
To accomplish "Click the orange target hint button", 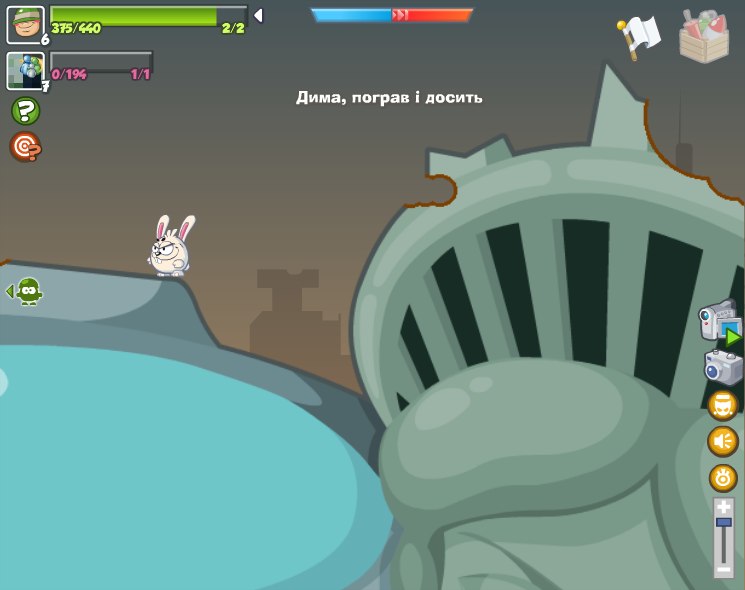I will click(25, 147).
